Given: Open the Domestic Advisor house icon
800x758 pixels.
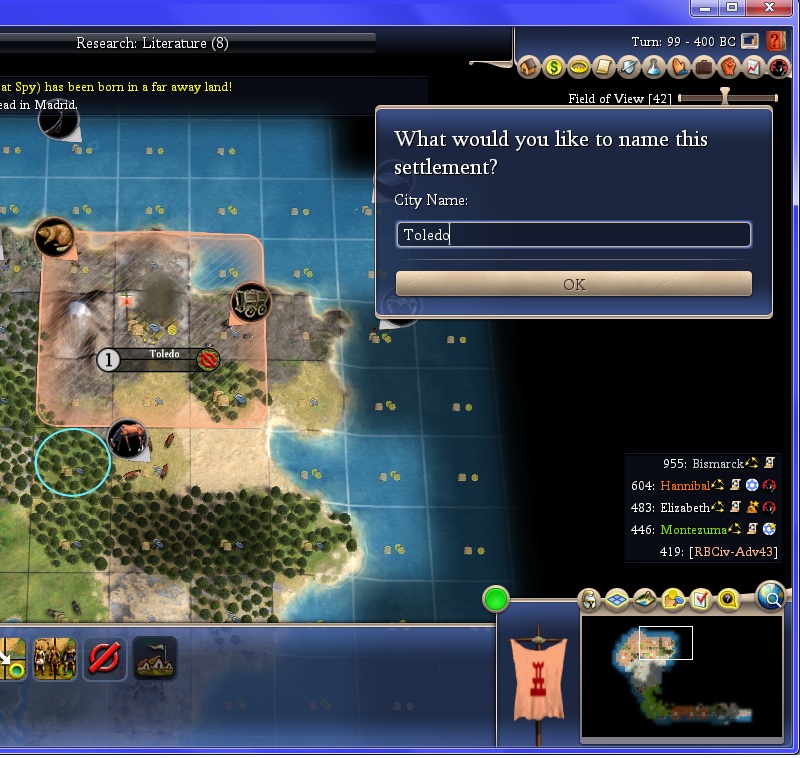Looking at the screenshot, I should tap(530, 68).
